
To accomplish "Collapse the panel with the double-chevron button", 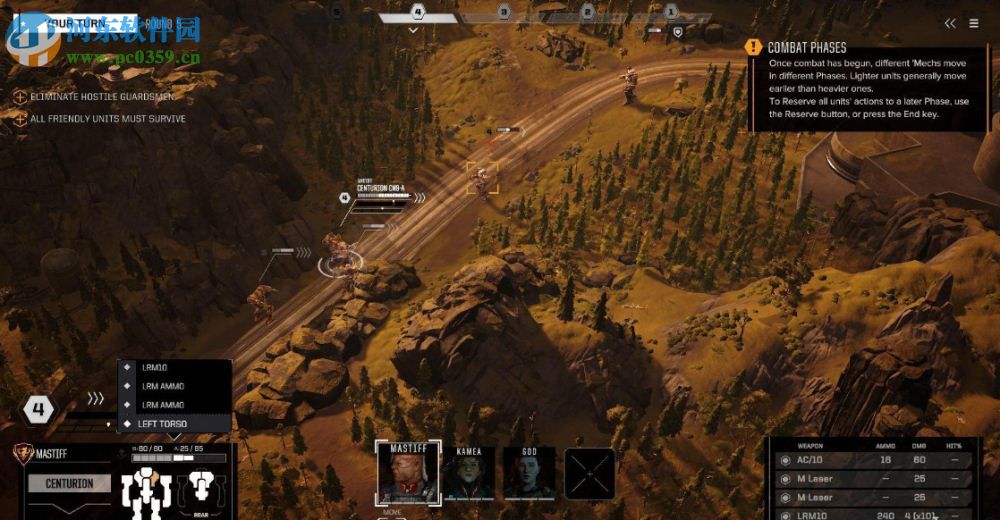I will tap(950, 23).
